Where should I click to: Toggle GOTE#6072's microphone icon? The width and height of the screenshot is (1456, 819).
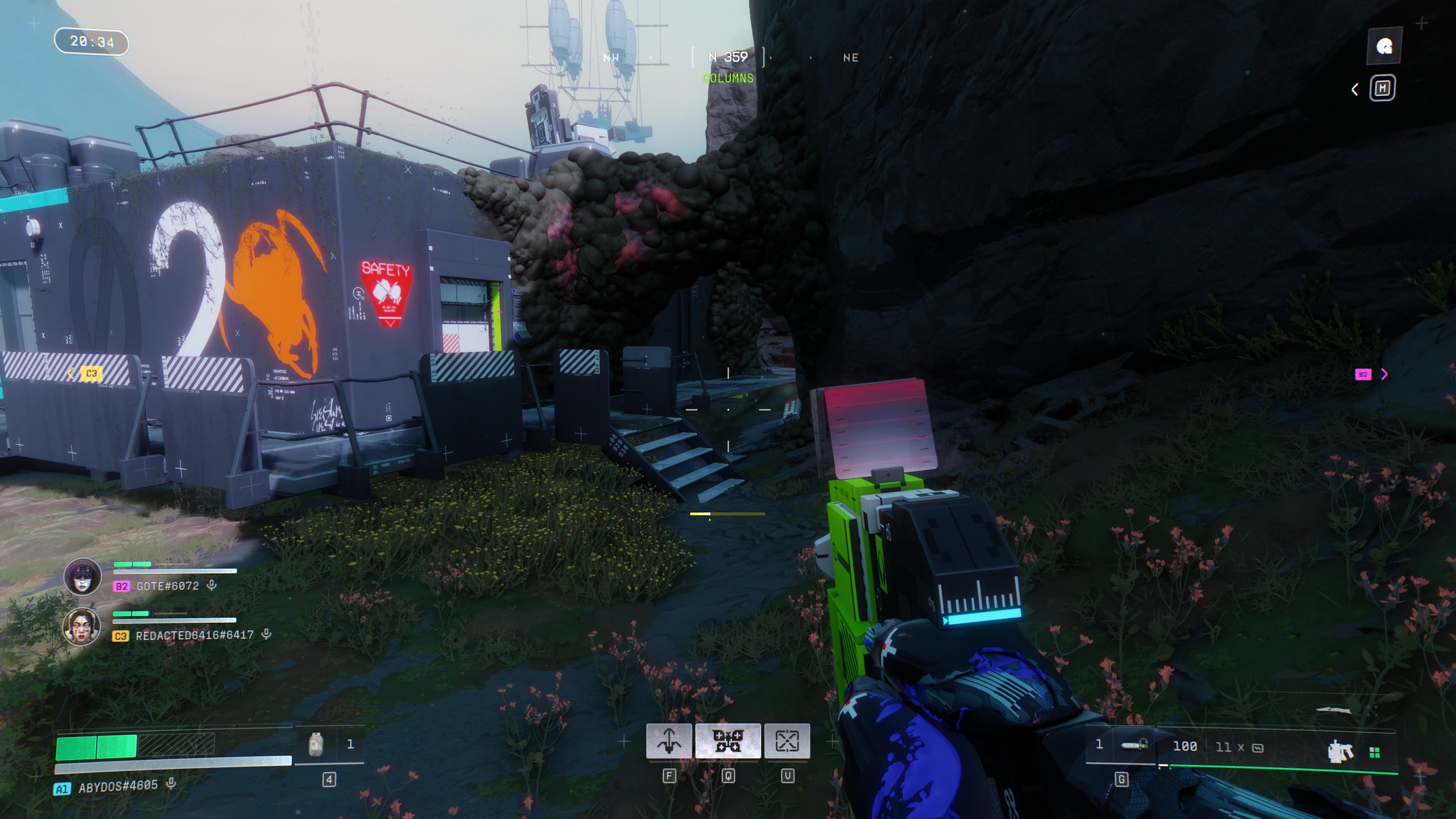[212, 585]
